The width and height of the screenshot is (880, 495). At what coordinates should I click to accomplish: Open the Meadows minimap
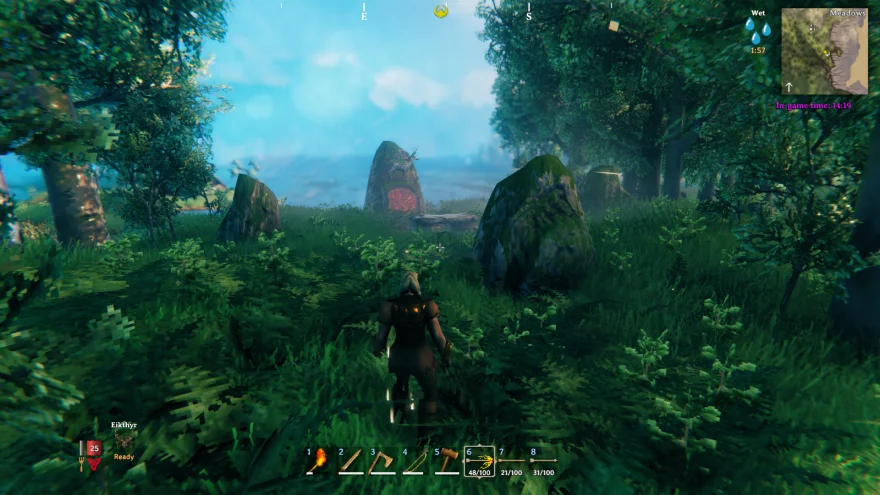point(825,52)
